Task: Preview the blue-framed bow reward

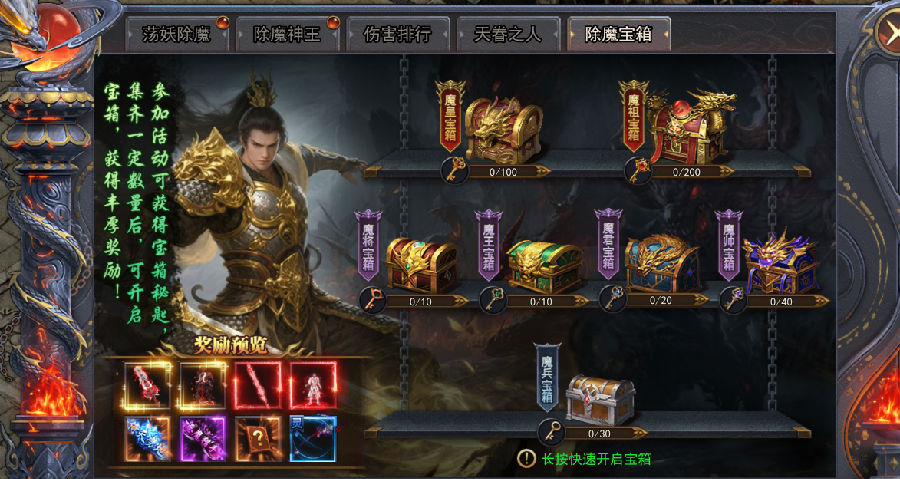Action: tap(311, 438)
